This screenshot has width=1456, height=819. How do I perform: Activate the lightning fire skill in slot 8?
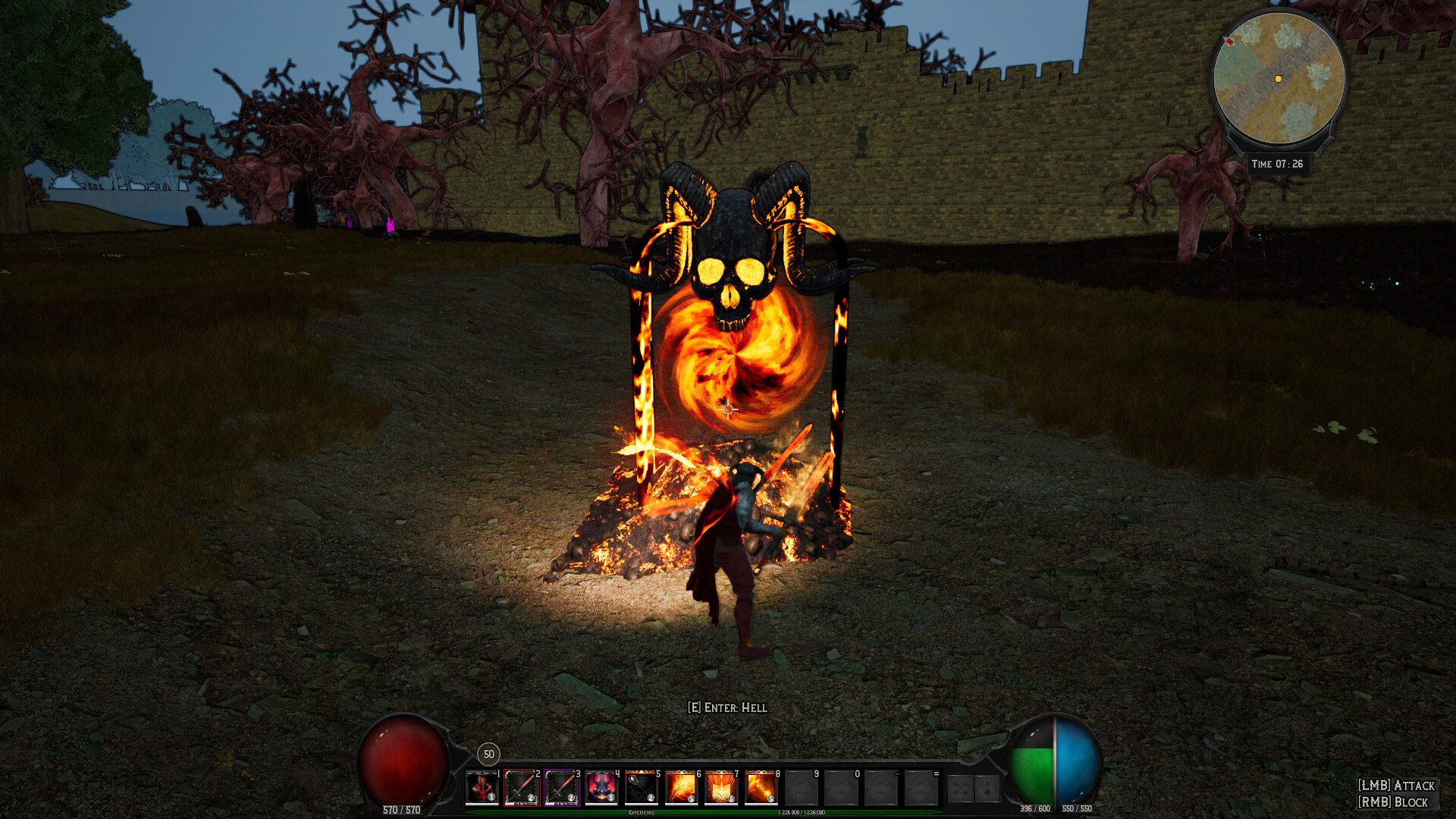(761, 789)
